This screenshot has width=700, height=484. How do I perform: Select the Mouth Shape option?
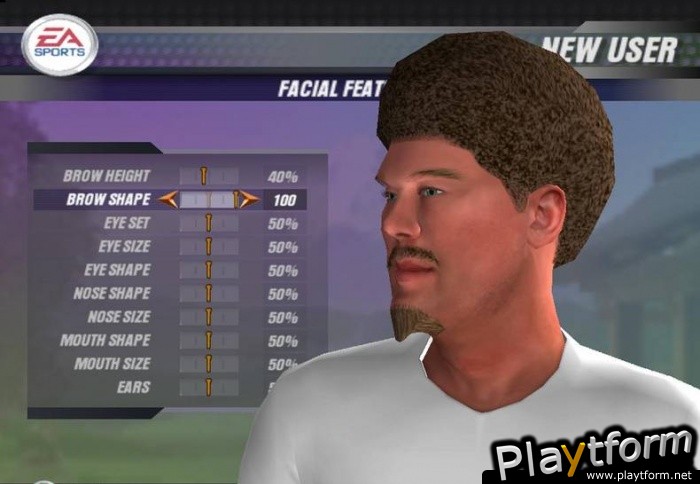[x=105, y=340]
